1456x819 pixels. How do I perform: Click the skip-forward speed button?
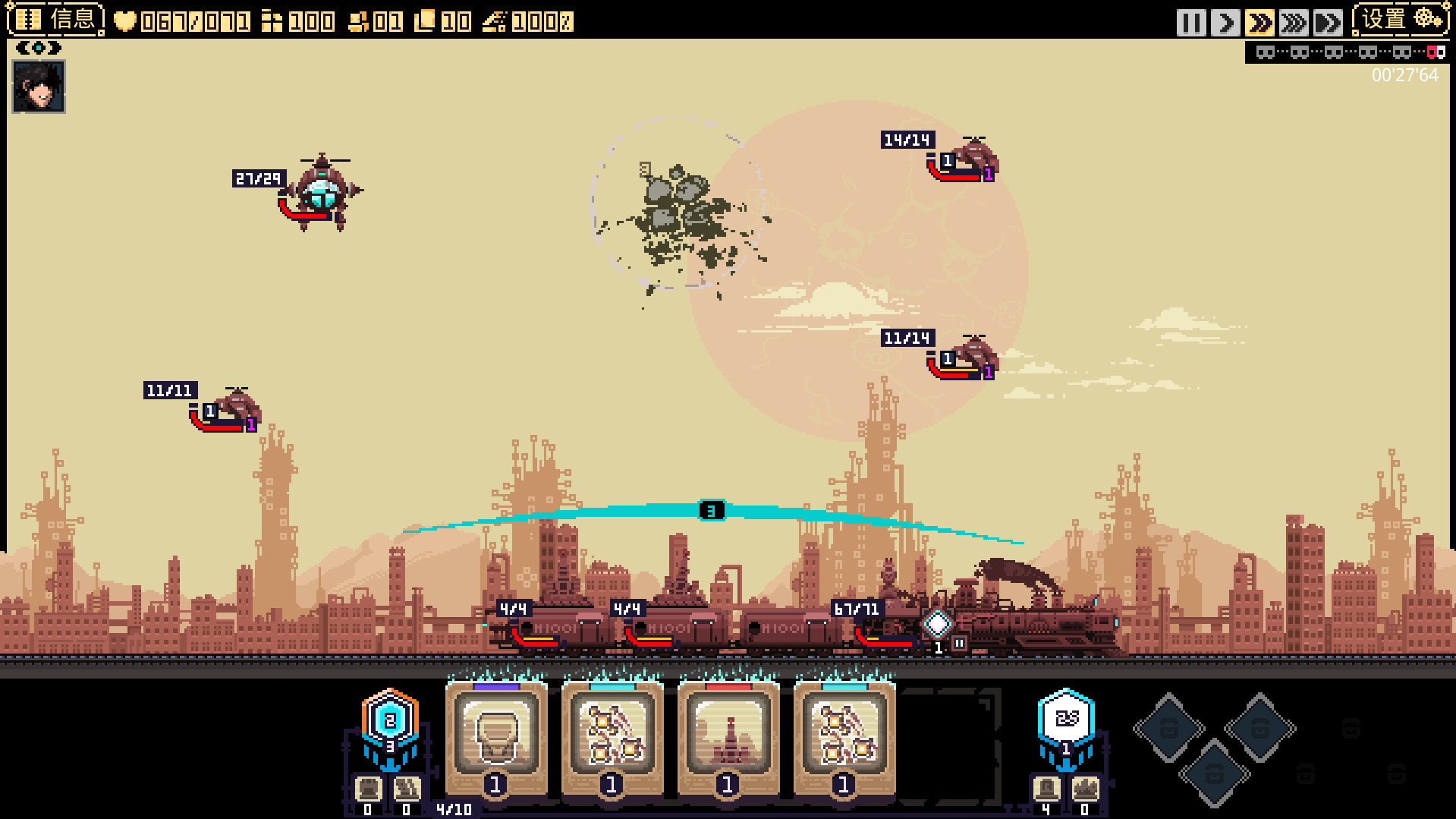pos(1327,23)
